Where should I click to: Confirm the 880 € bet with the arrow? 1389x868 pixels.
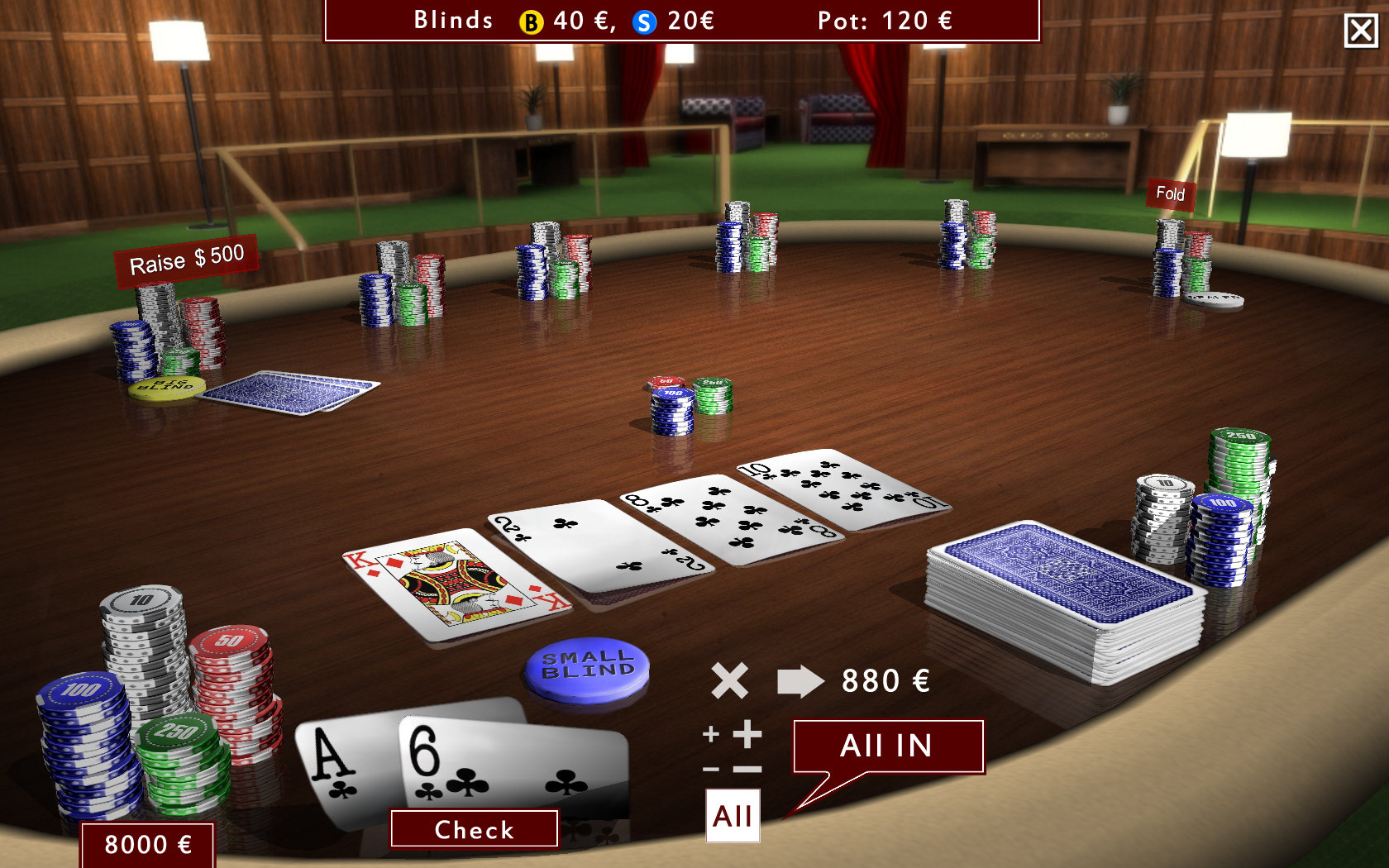800,681
